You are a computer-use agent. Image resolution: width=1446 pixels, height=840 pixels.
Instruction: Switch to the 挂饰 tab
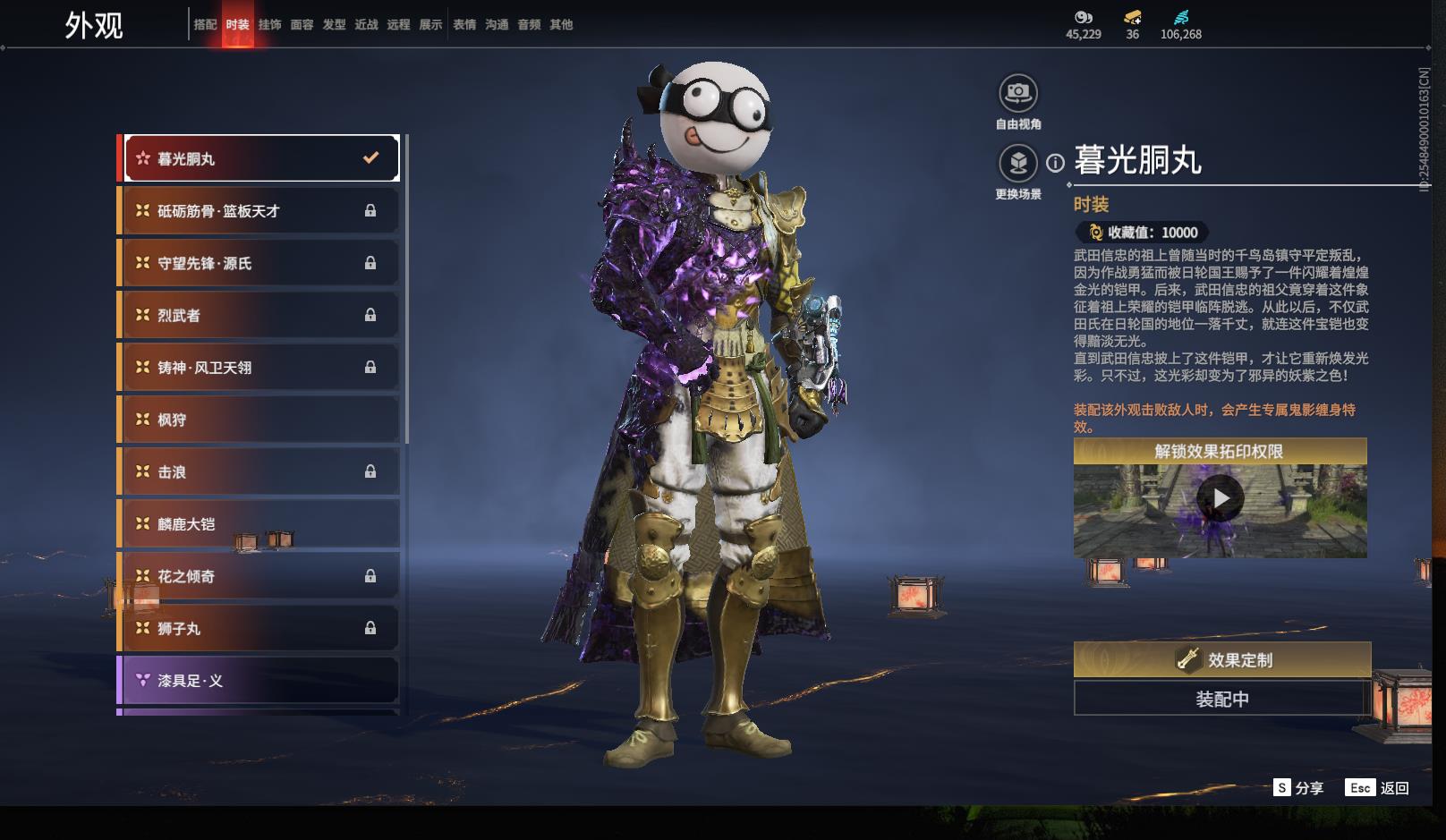tap(269, 25)
